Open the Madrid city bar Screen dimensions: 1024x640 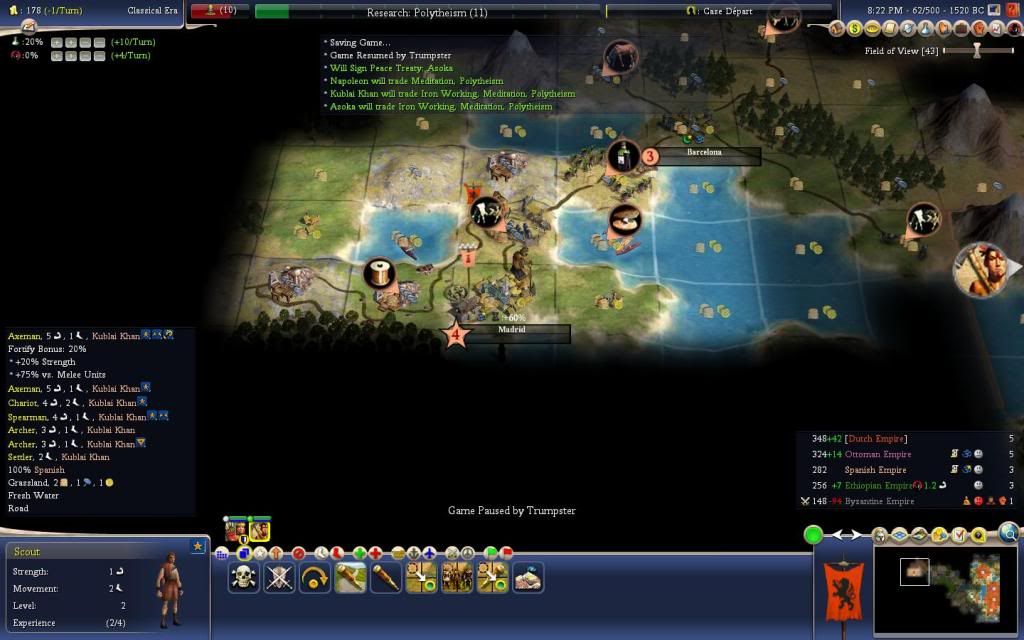coord(512,333)
